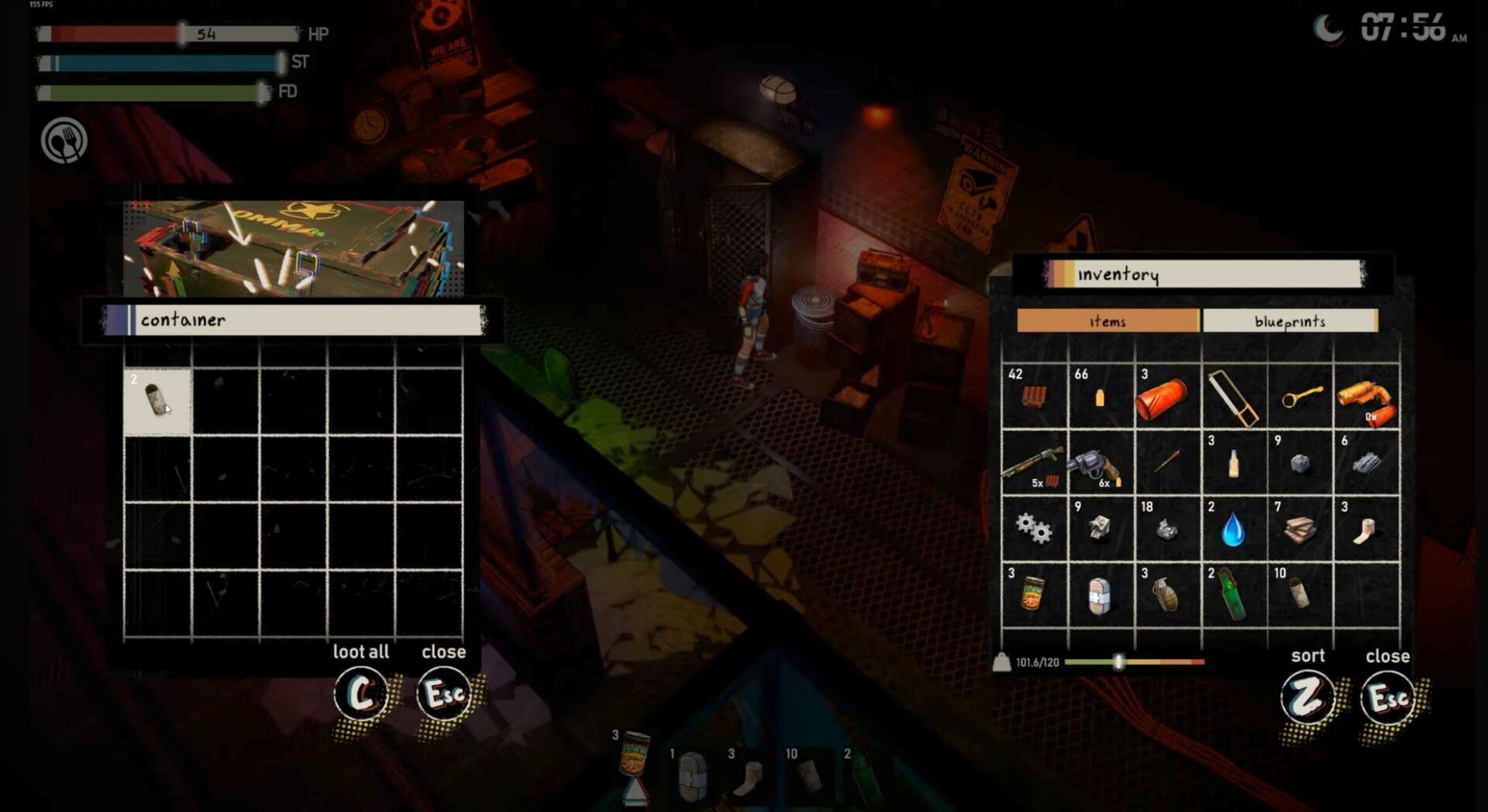Pick the hacksaw in the inventory

tap(1234, 397)
